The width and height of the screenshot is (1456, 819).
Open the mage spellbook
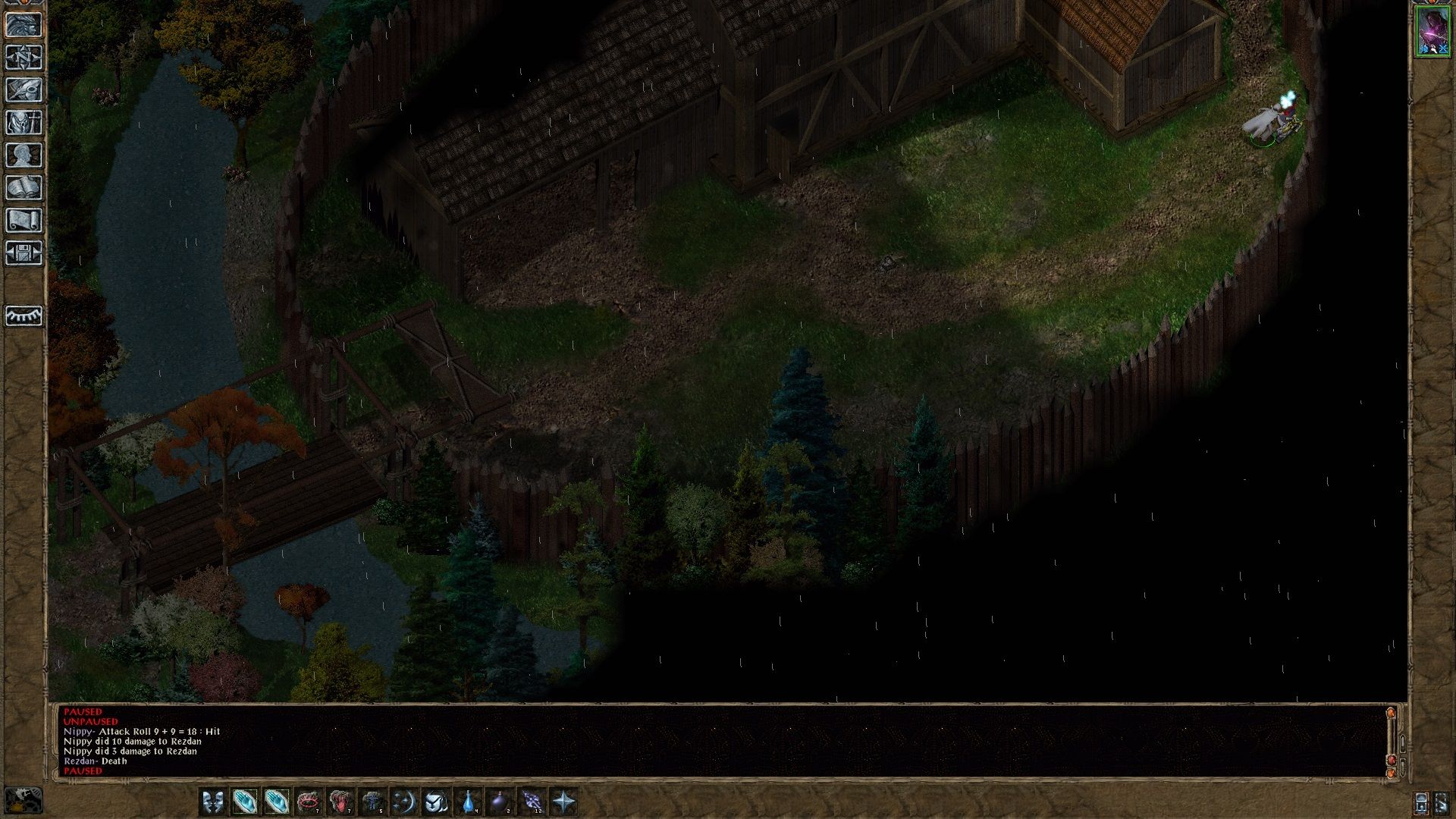coord(24,188)
